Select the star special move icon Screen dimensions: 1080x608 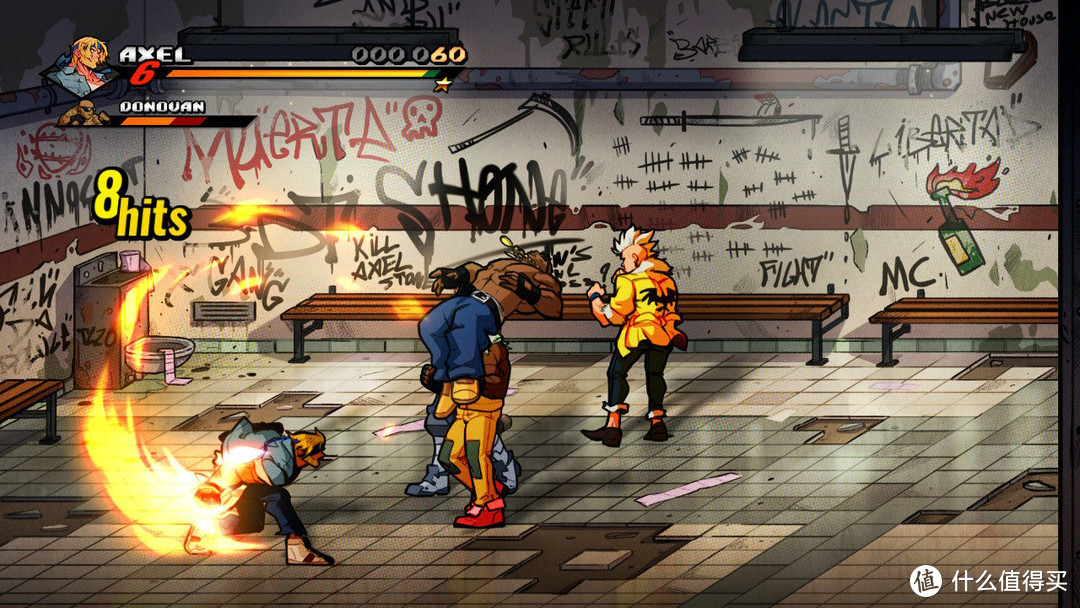[x=440, y=84]
